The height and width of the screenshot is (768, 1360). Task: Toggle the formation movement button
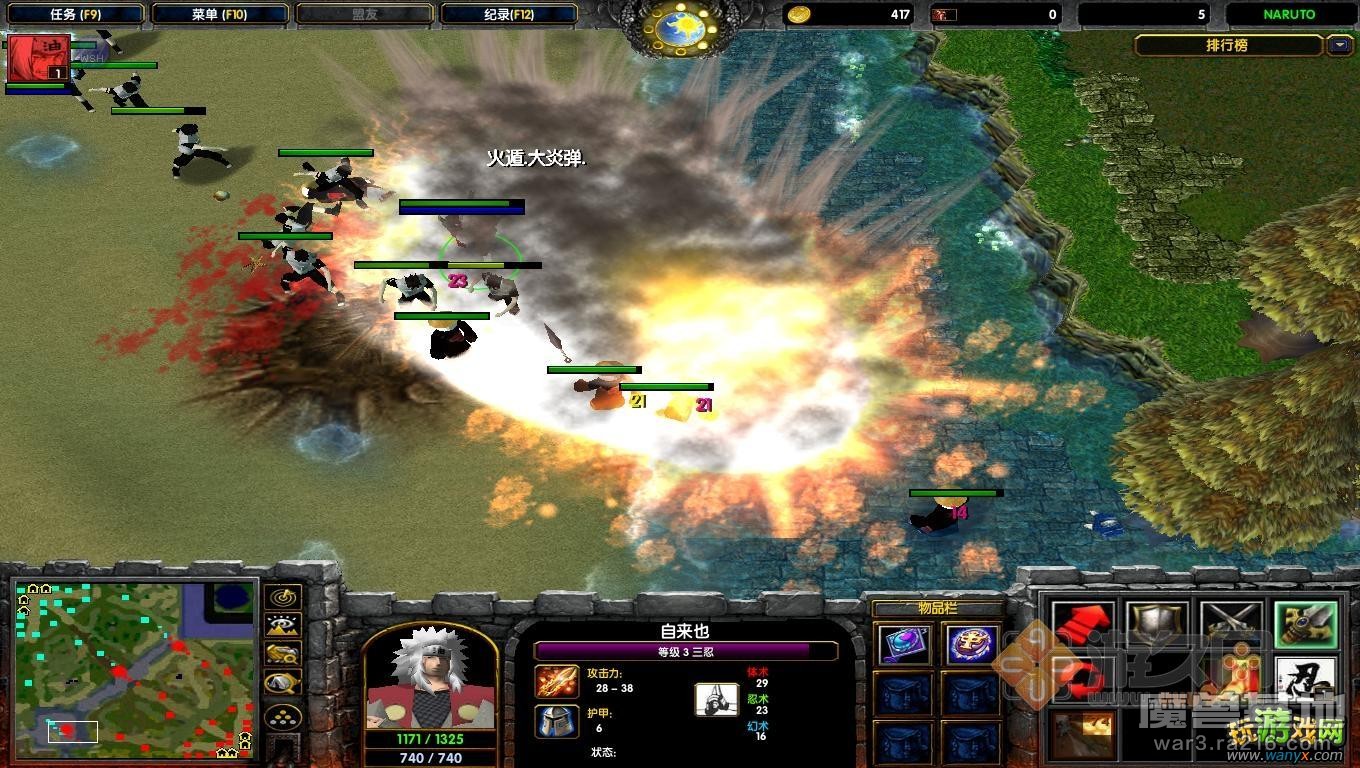click(282, 716)
